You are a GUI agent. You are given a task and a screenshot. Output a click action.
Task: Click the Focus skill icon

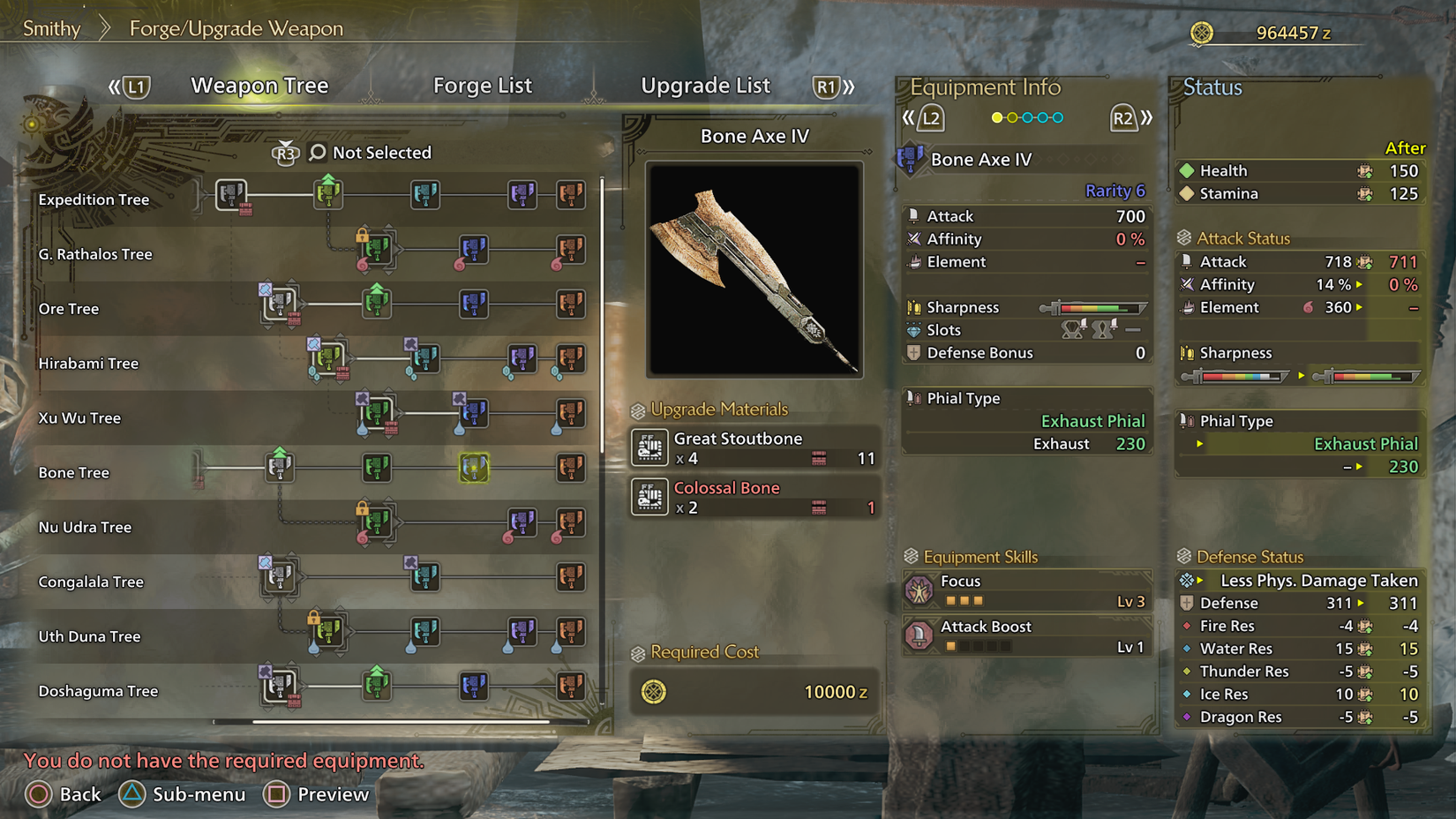point(921,590)
